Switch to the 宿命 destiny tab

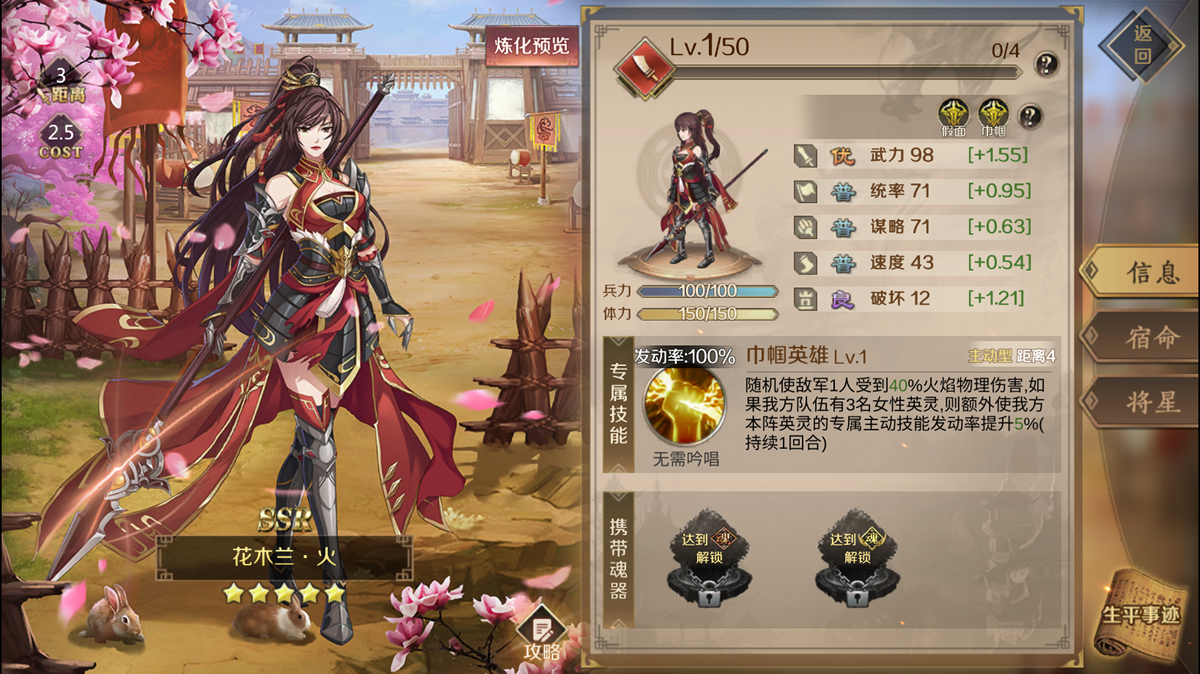click(1140, 338)
